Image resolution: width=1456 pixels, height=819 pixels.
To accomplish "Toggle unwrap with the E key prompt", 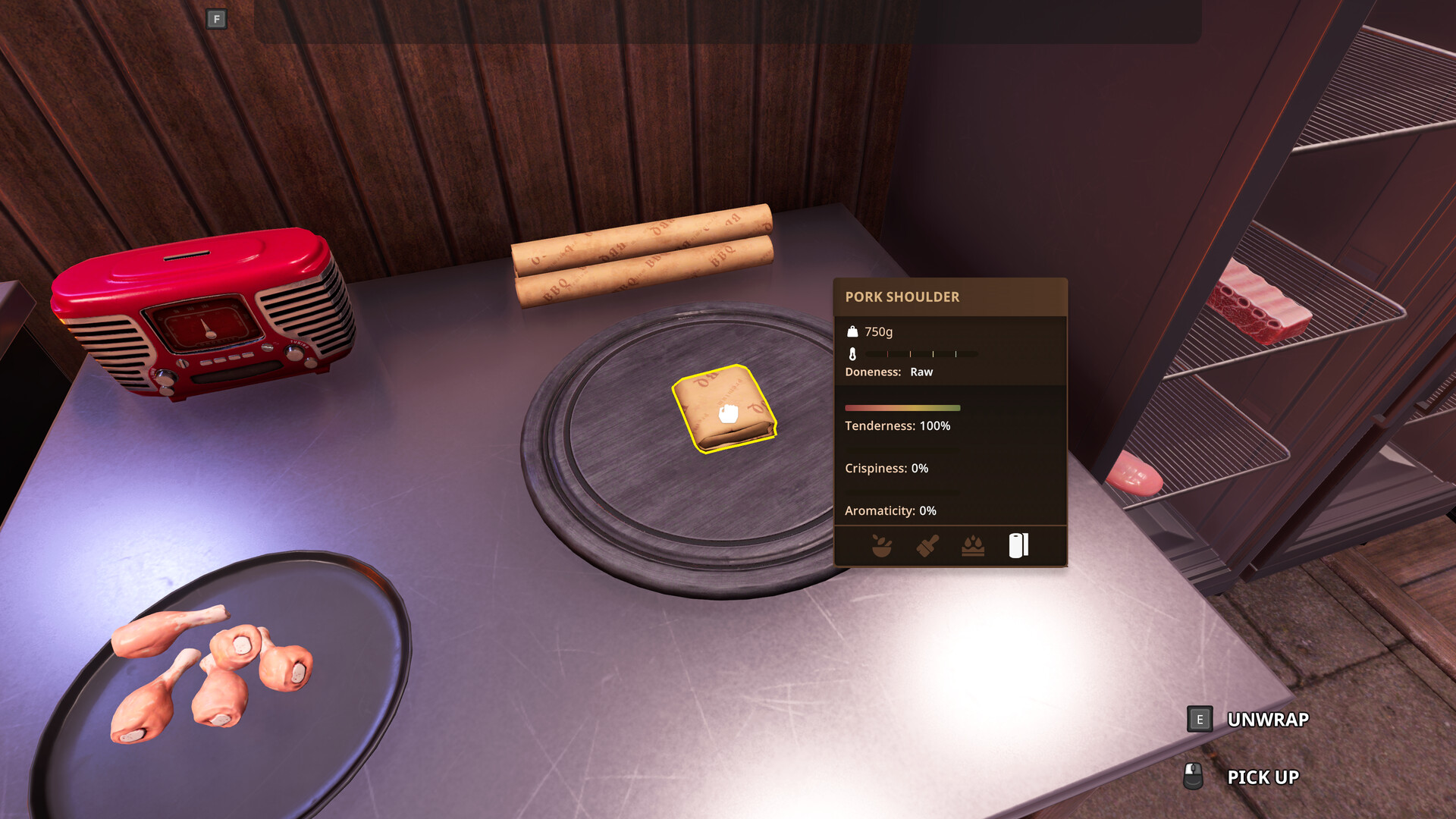I will coord(1200,719).
